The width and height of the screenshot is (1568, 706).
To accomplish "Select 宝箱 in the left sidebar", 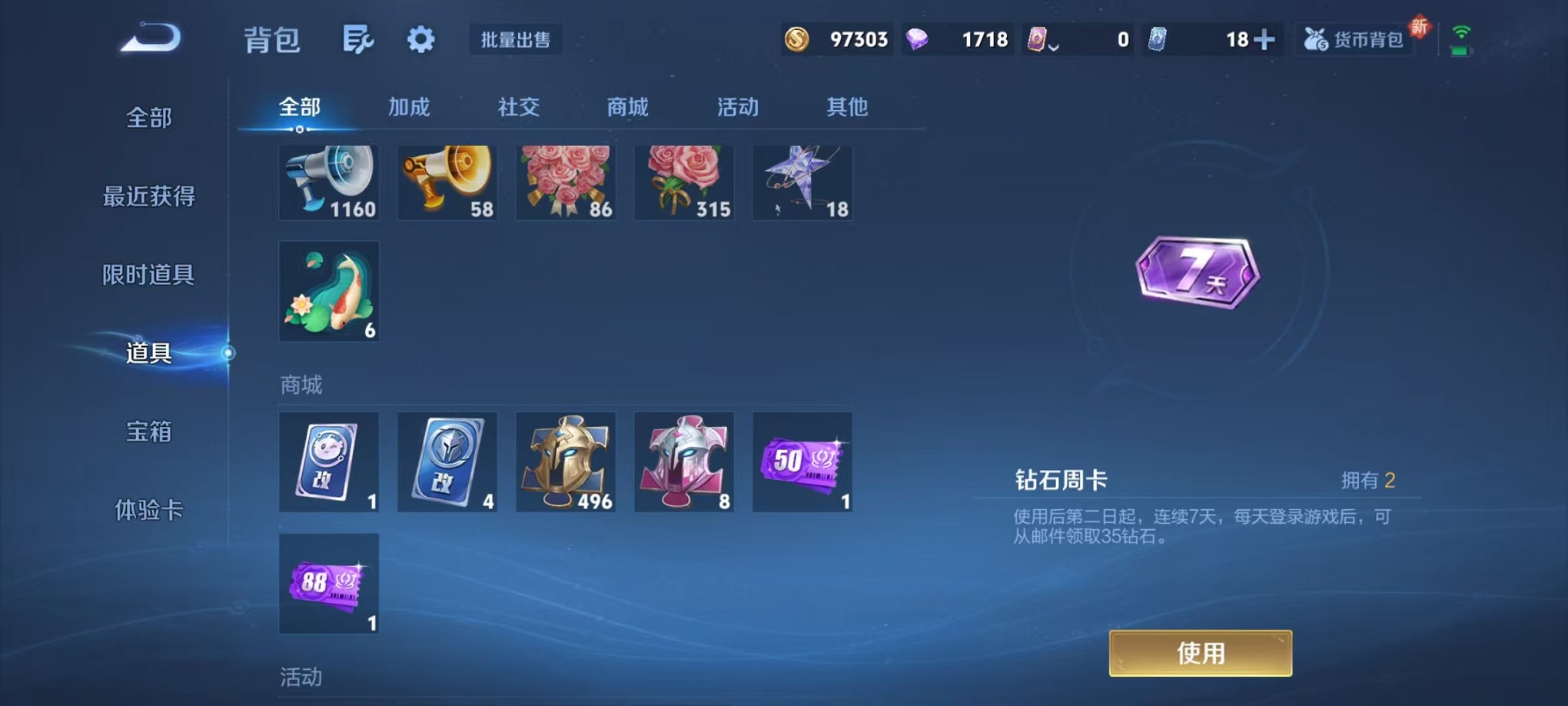I will (x=149, y=433).
